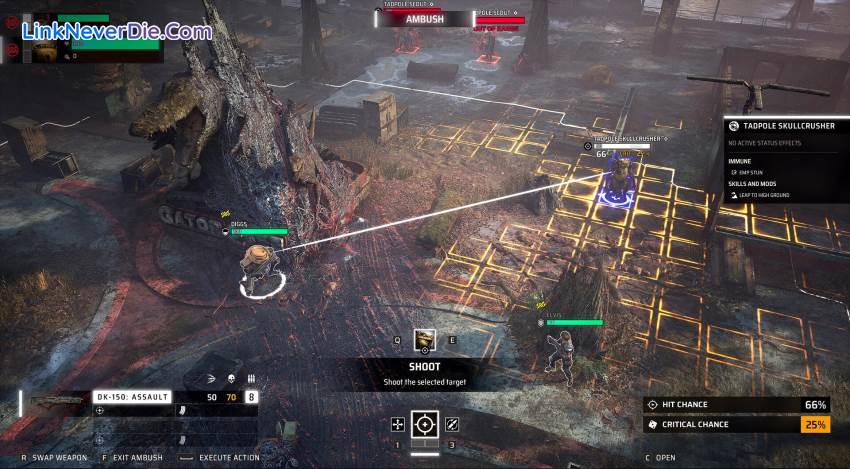The width and height of the screenshot is (850, 469).
Task: Switch to squad member Elvis
Action: click(557, 348)
